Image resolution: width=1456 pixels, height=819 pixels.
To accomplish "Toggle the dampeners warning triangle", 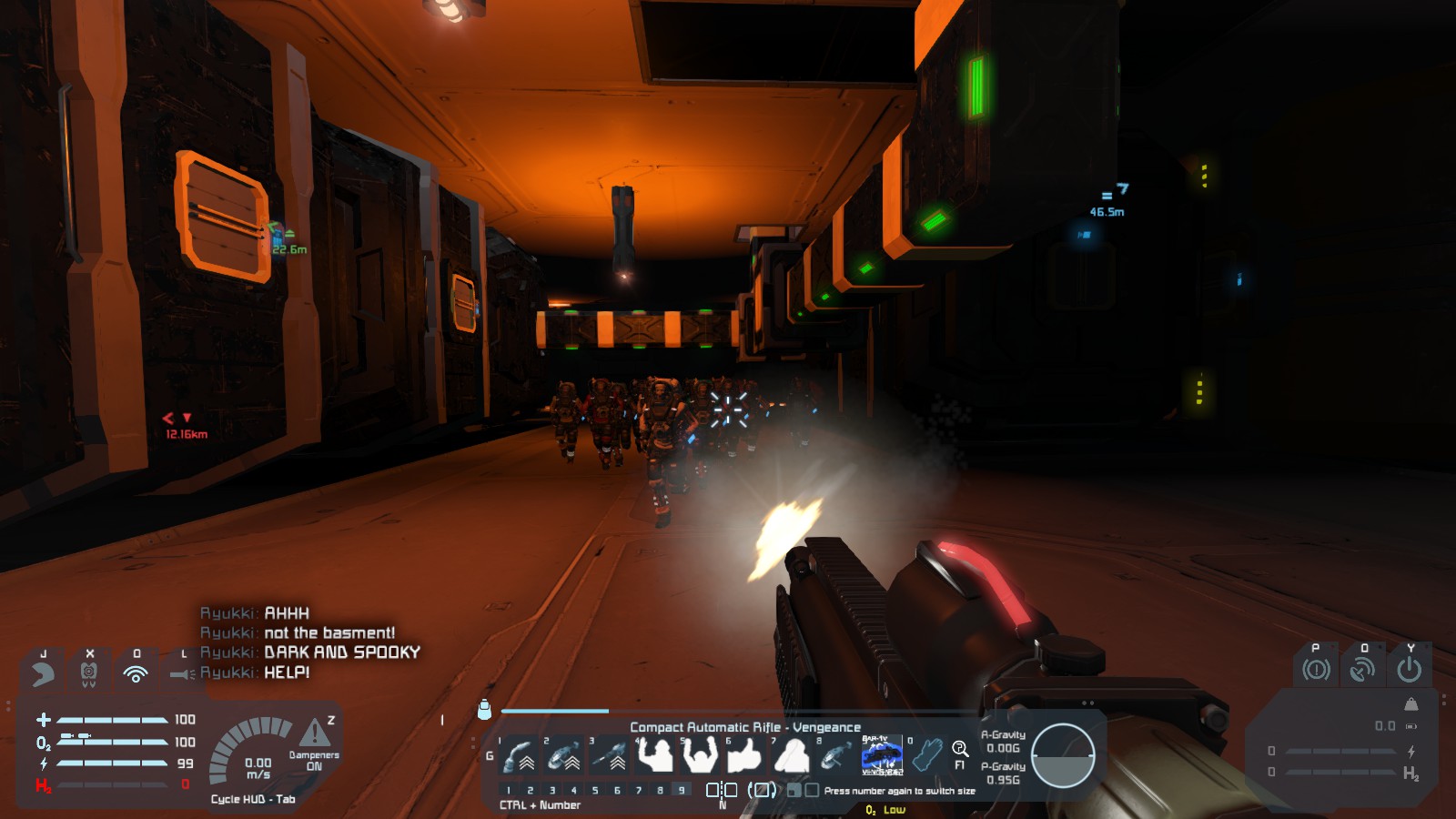I will pos(315,732).
